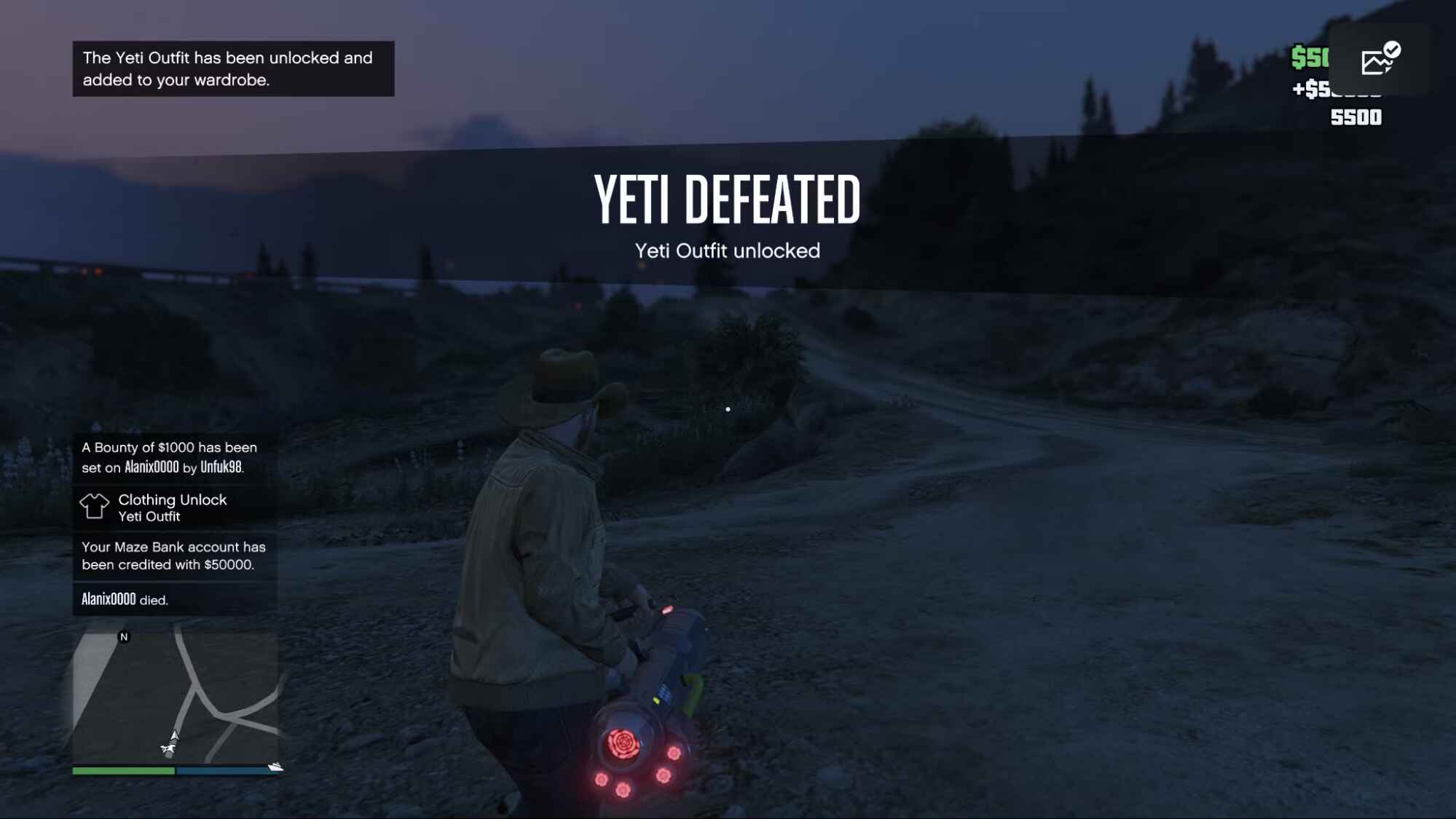This screenshot has width=1456, height=819.
Task: Click the green health bar segment
Action: click(122, 769)
